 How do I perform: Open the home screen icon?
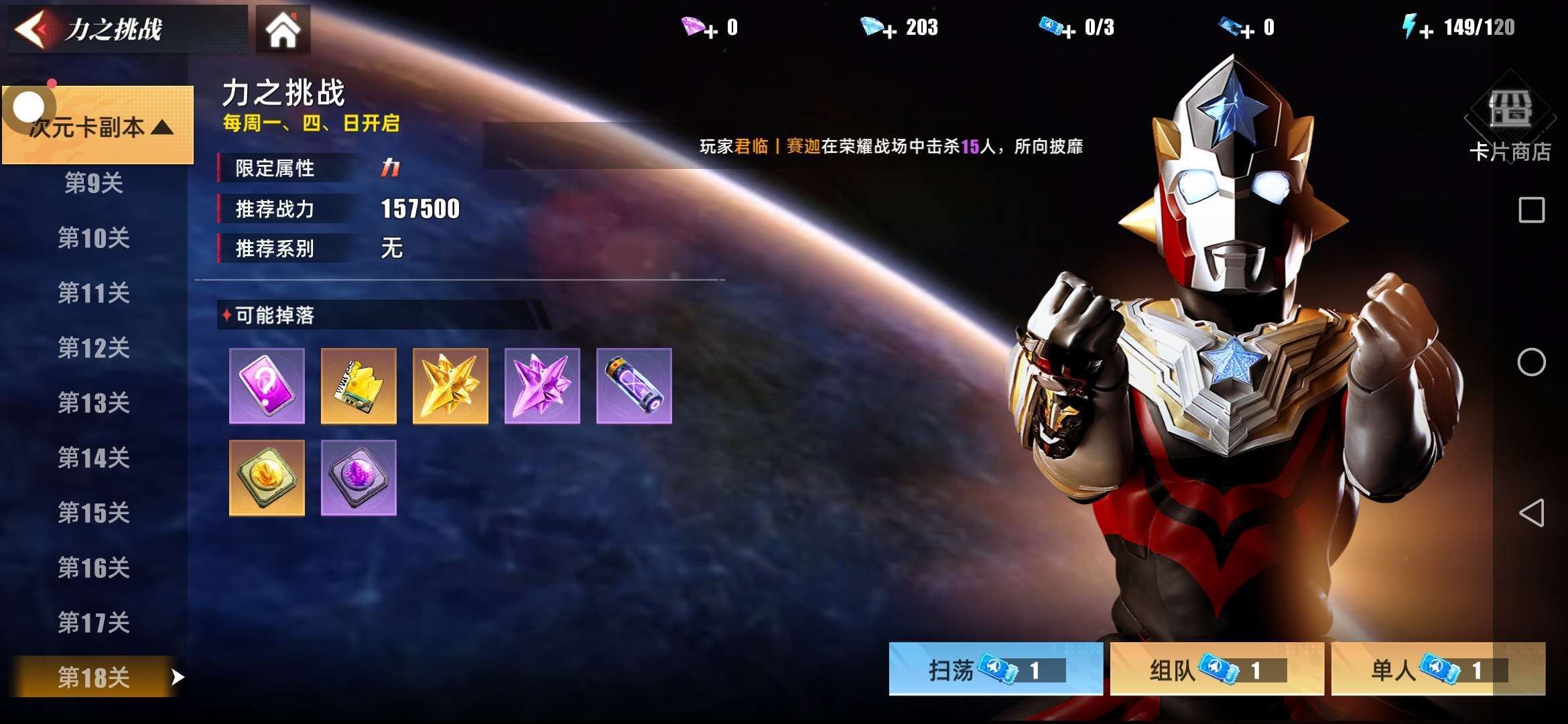pos(283,29)
